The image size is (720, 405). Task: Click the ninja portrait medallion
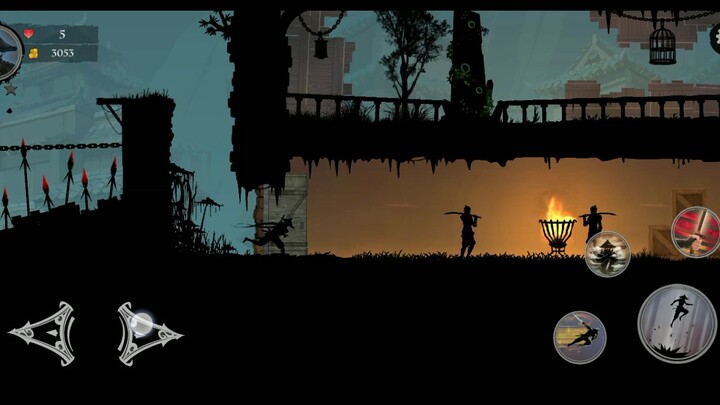point(7,50)
